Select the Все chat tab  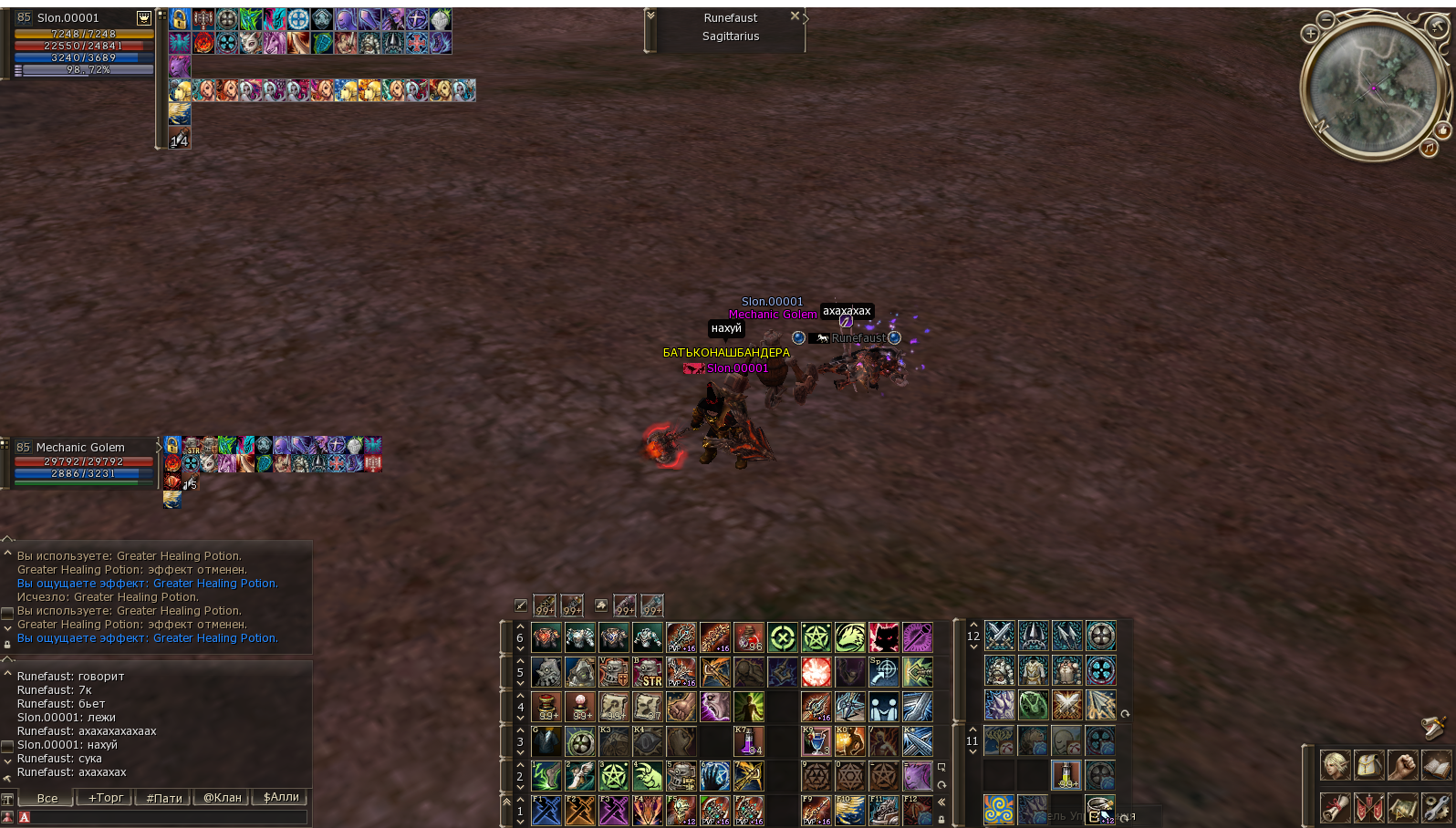coord(47,798)
